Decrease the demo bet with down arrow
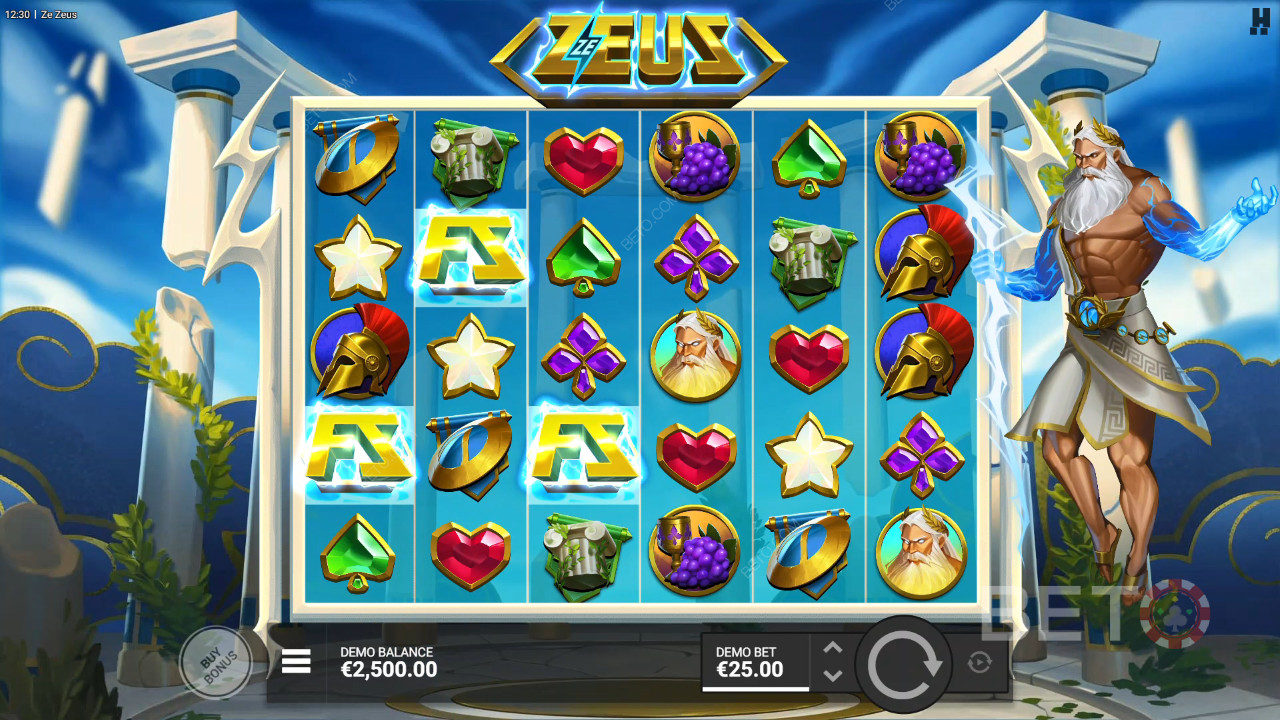The width and height of the screenshot is (1280, 720). 833,675
